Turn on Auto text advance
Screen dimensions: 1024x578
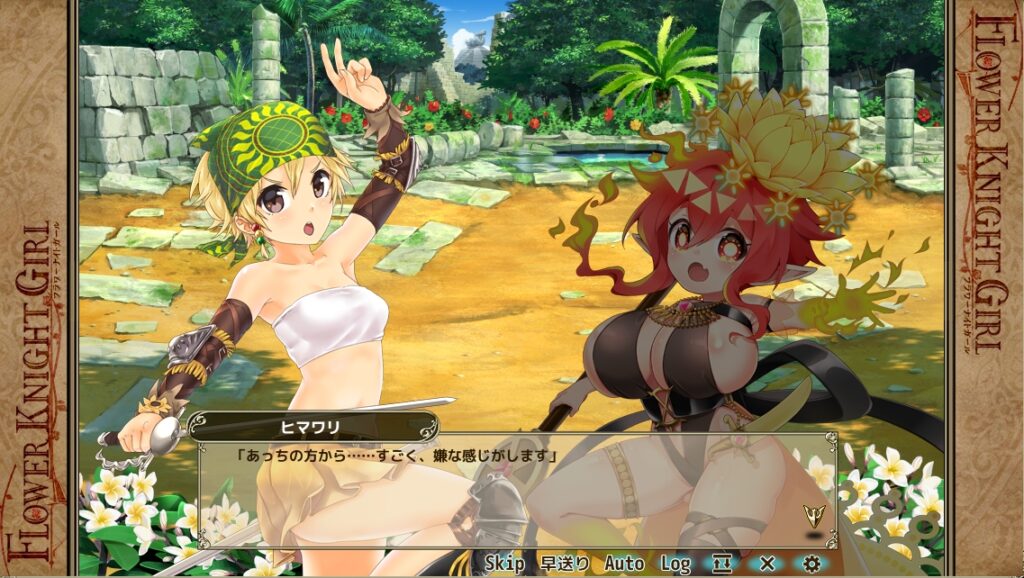point(624,564)
